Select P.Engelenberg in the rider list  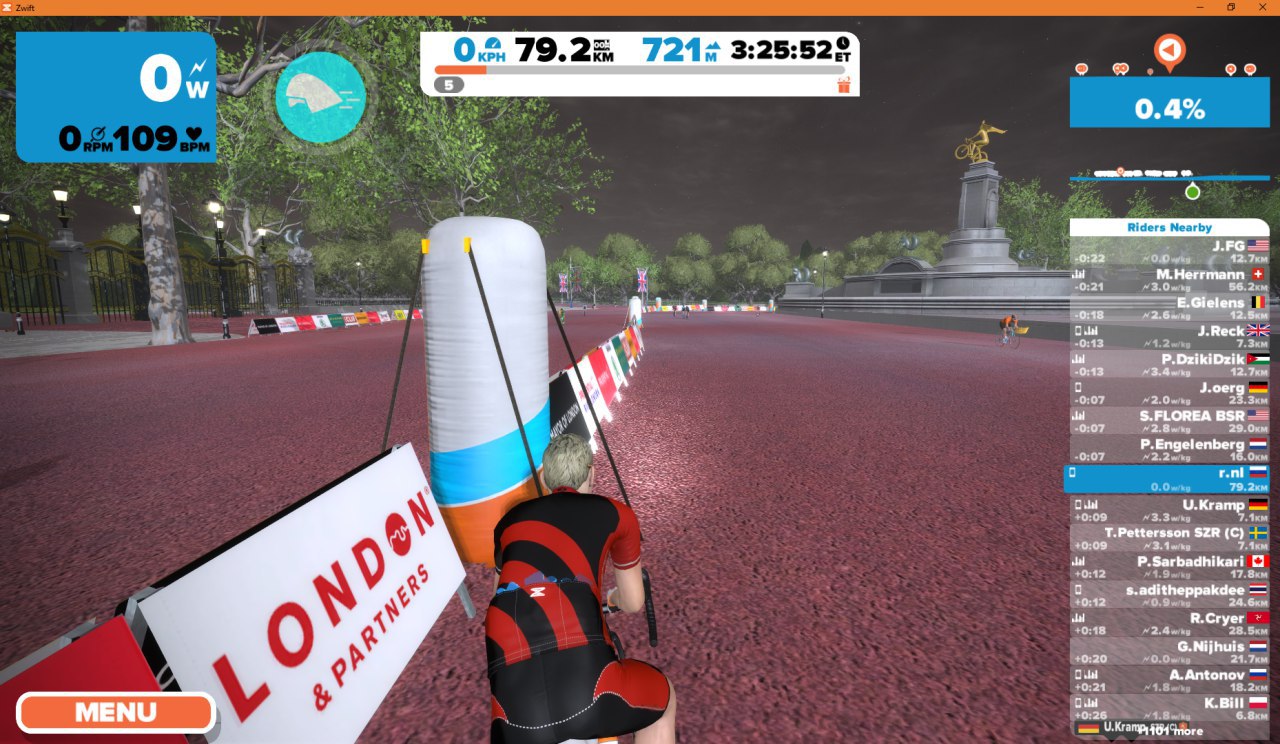[x=1169, y=450]
